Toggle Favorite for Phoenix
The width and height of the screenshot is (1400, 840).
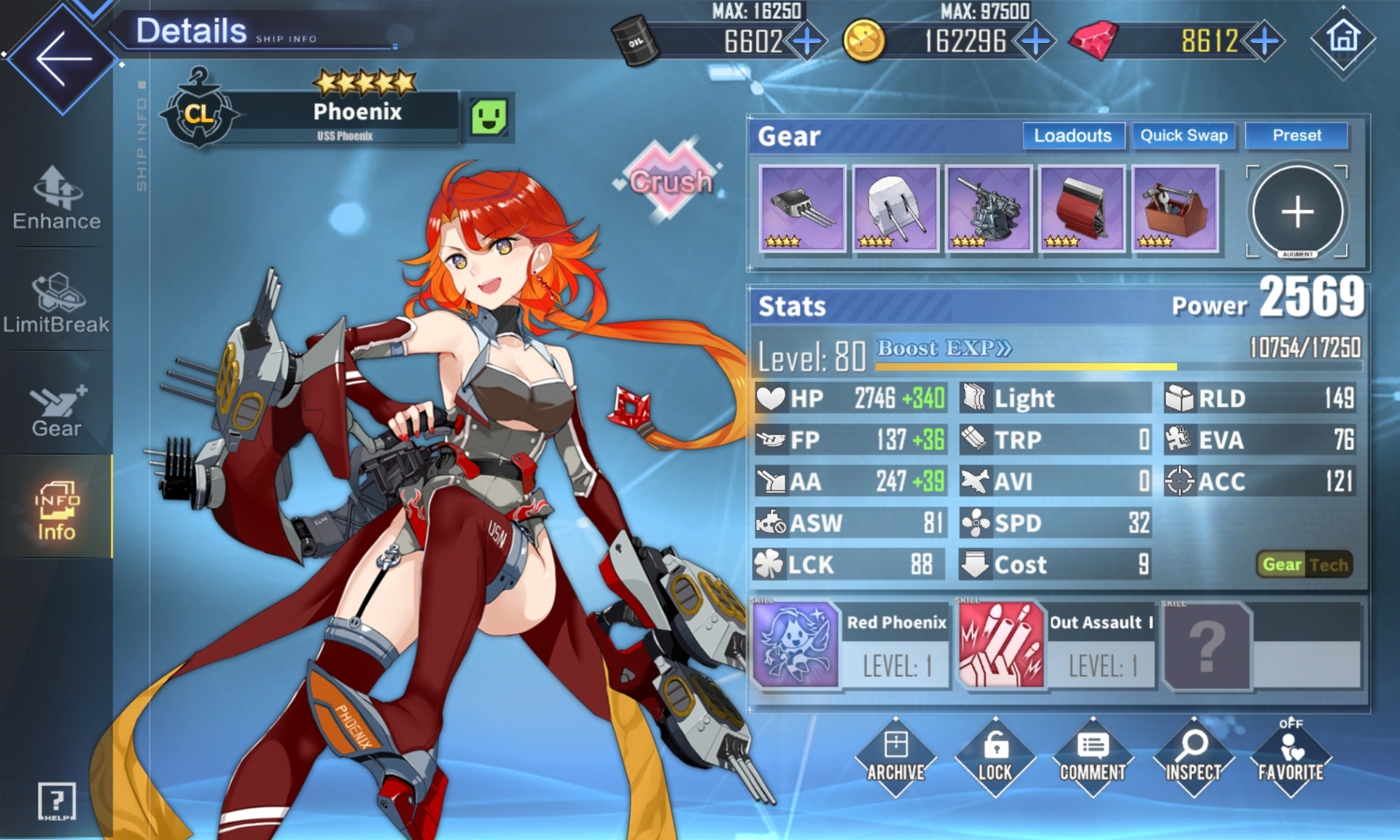point(1291,756)
